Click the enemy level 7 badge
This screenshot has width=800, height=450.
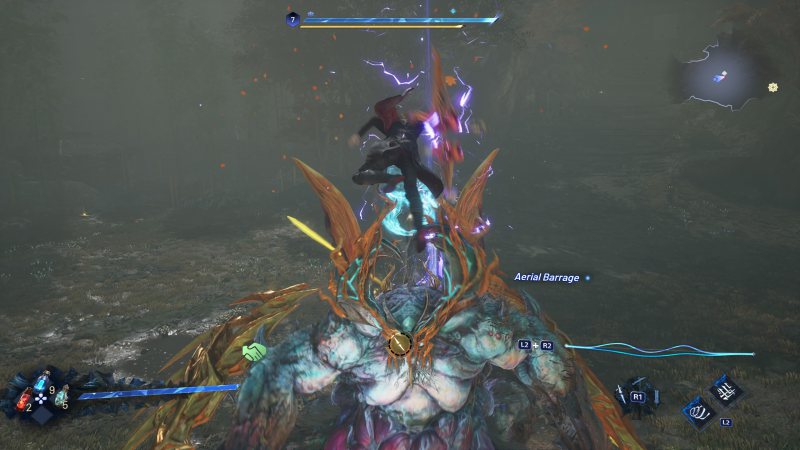[292, 18]
